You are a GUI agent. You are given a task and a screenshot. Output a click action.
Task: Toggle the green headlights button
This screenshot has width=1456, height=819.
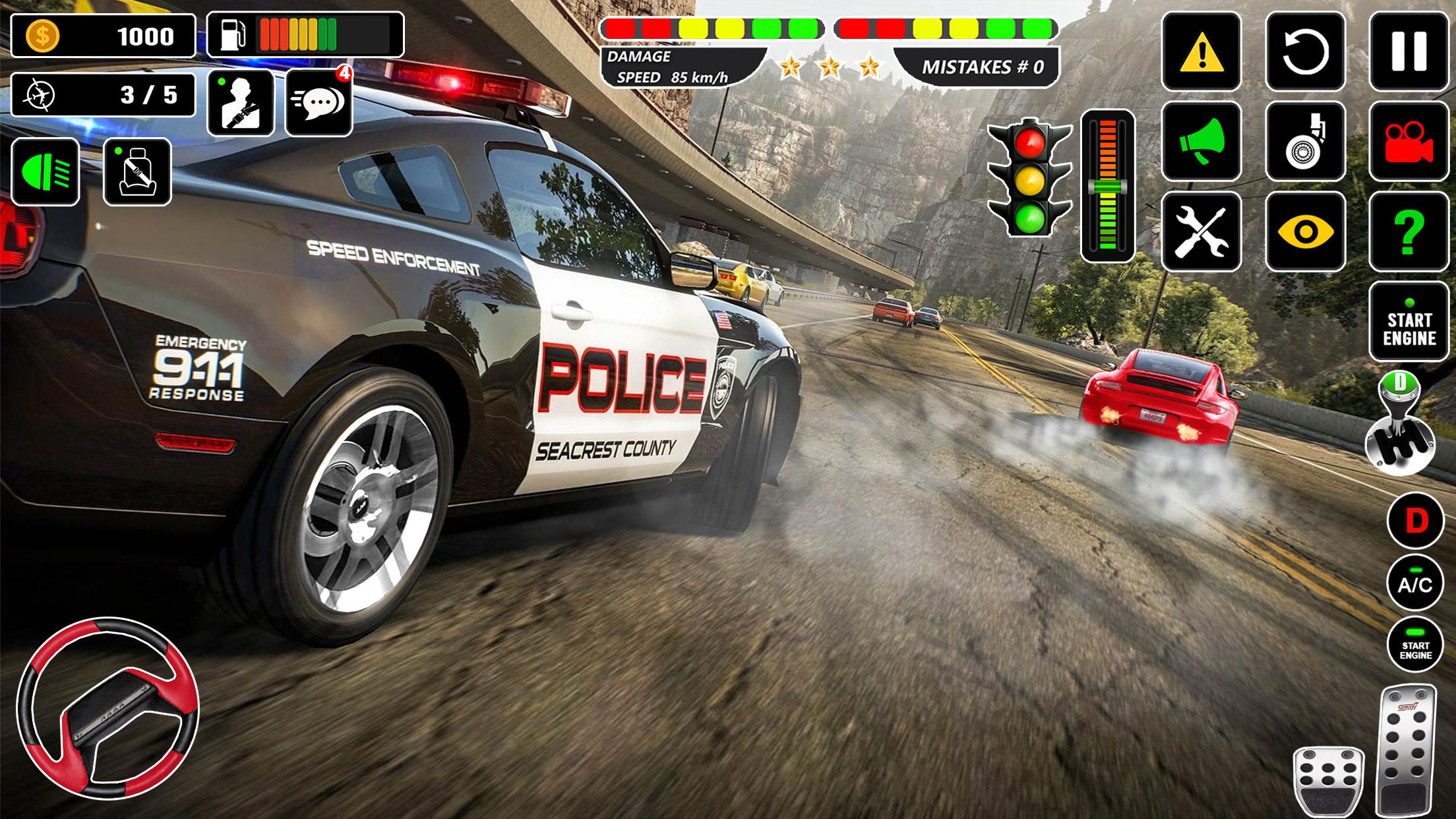pos(45,172)
